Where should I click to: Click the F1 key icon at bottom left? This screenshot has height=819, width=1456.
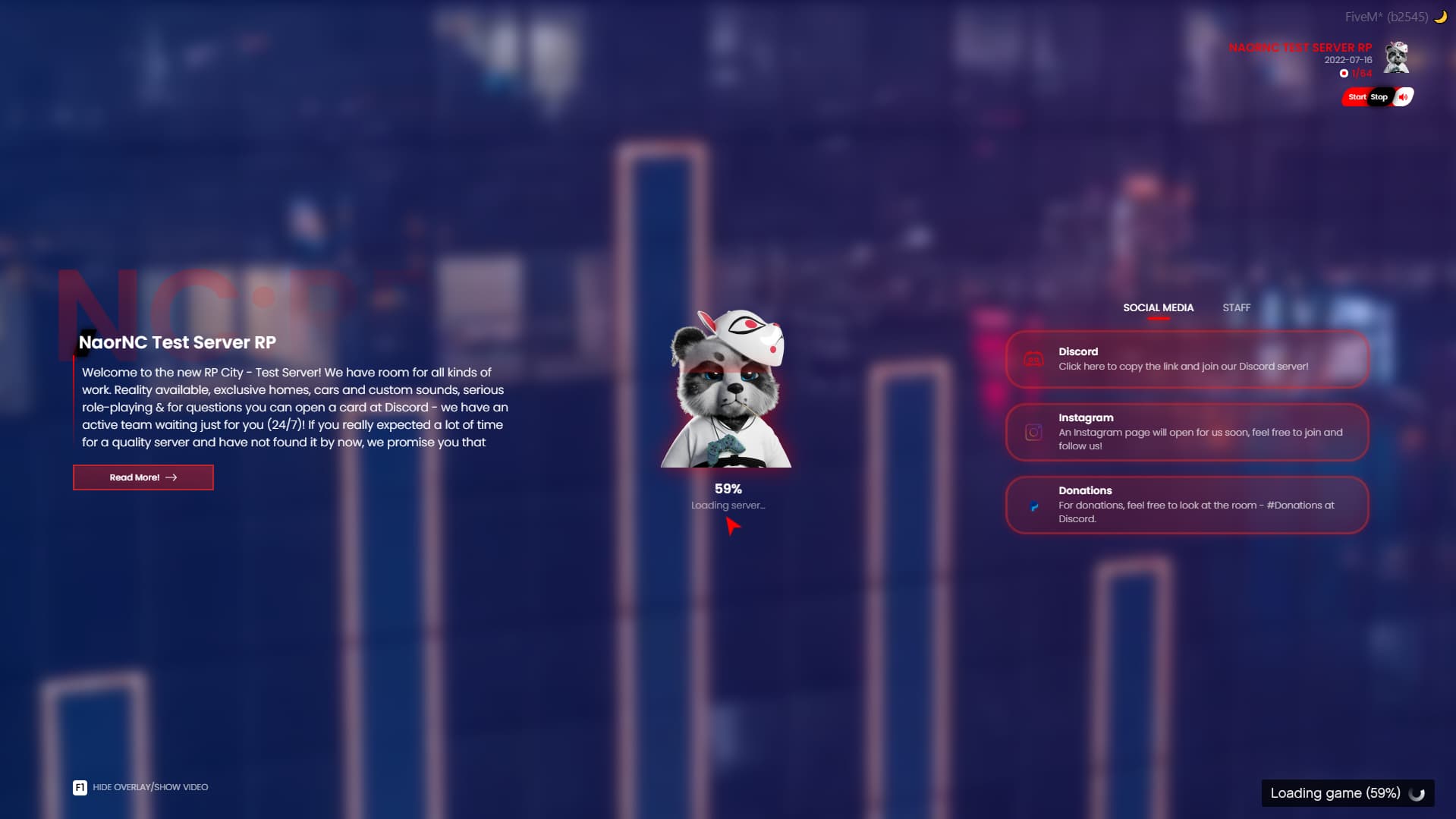tap(79, 787)
